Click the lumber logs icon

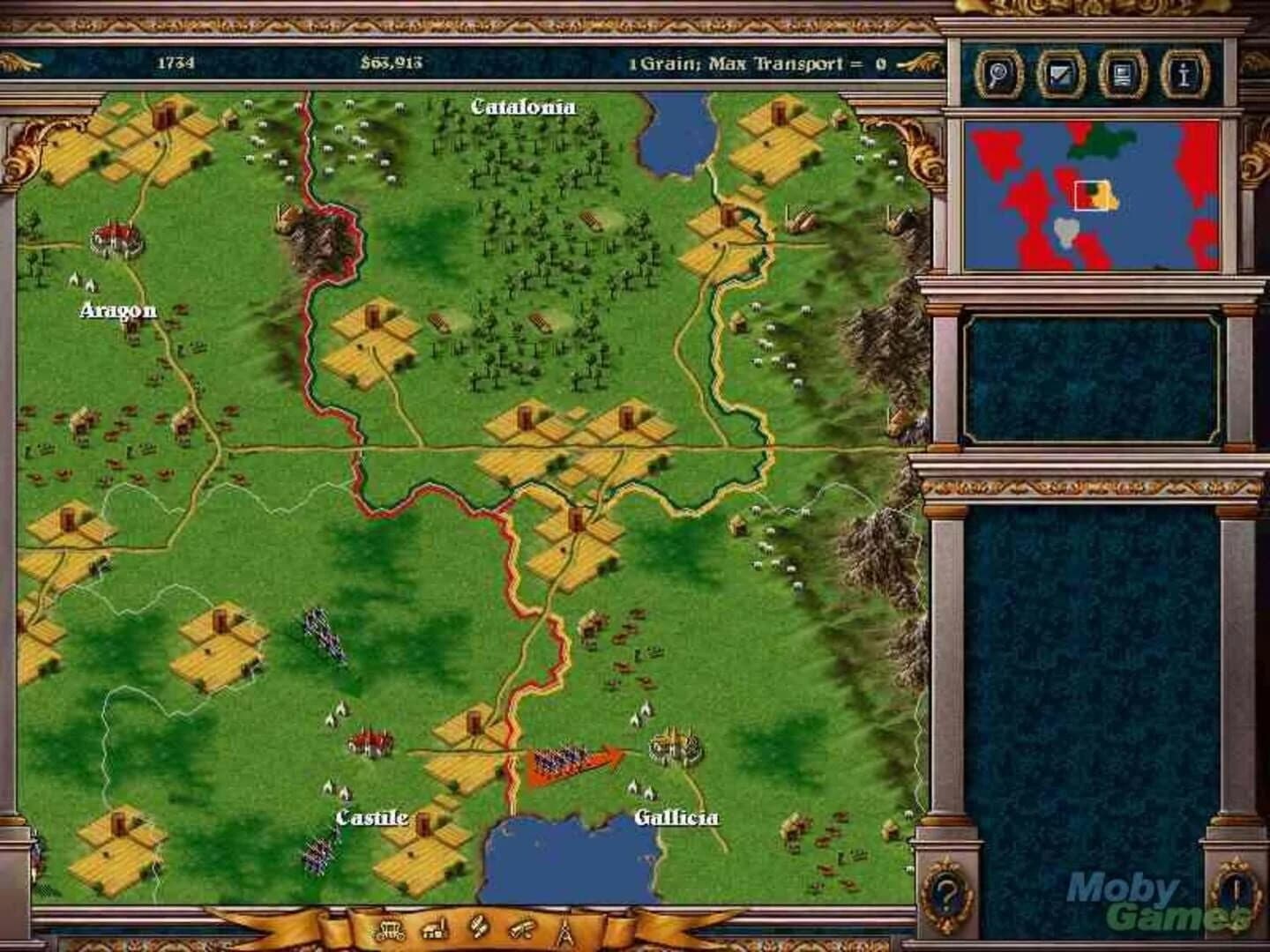pos(520,930)
